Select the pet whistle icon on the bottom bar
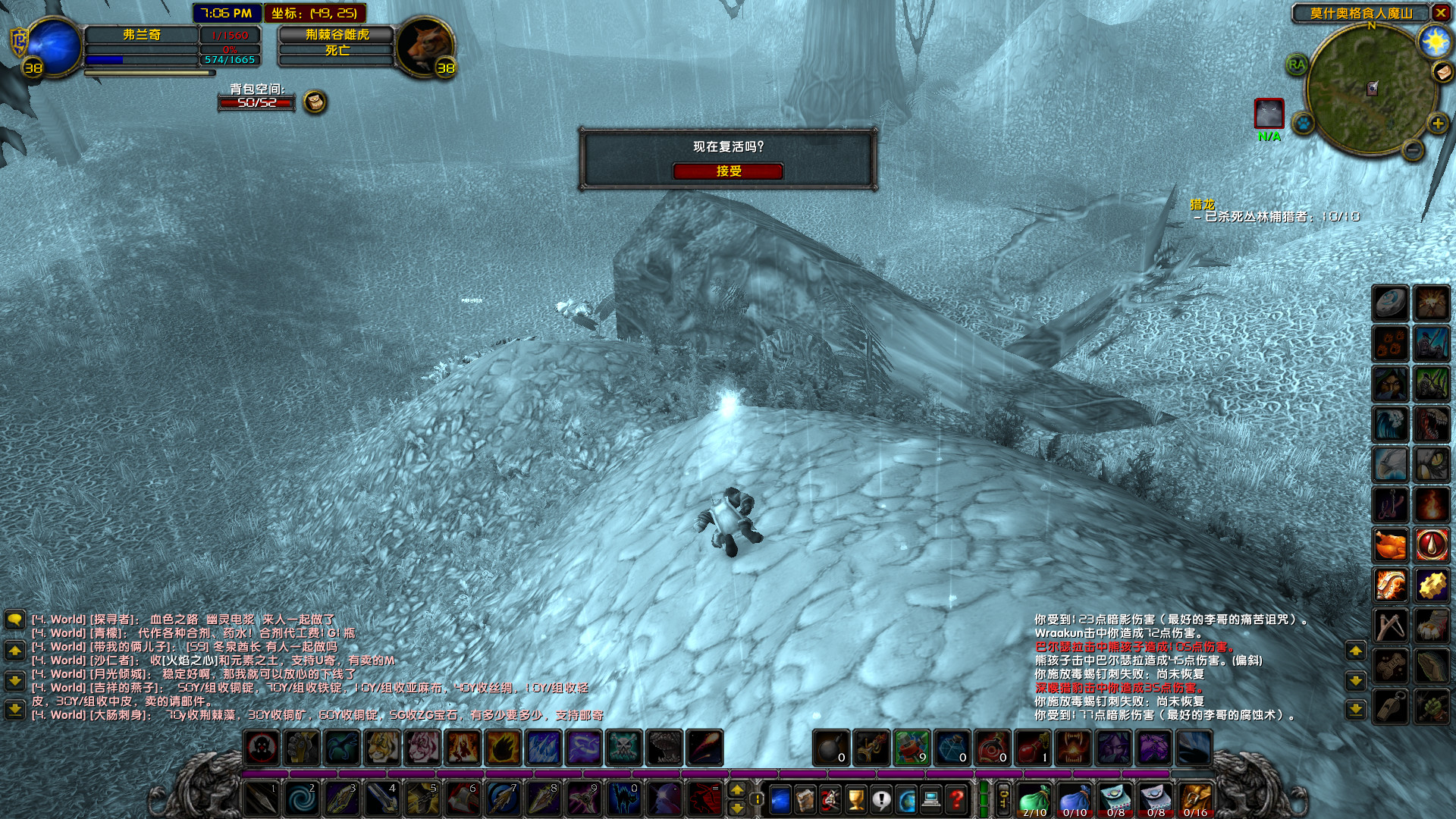Screen dimensions: 1456x819 point(1390,708)
